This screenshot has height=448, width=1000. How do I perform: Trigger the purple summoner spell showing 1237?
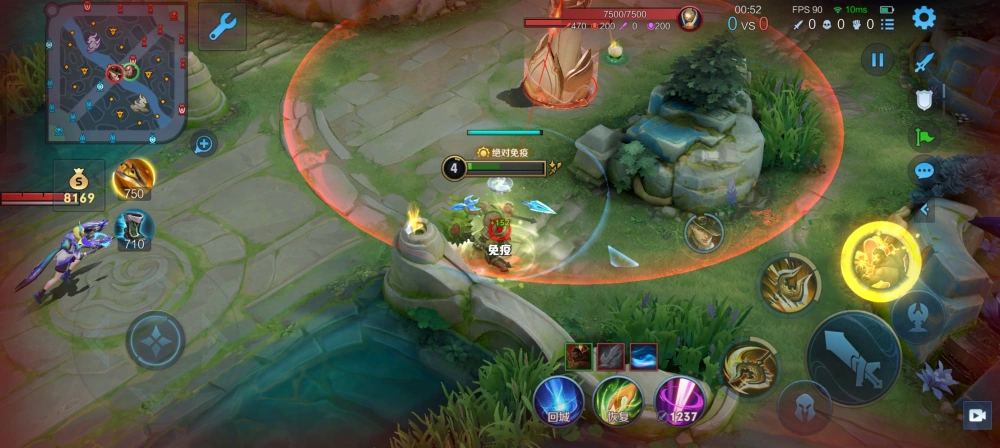[x=677, y=400]
